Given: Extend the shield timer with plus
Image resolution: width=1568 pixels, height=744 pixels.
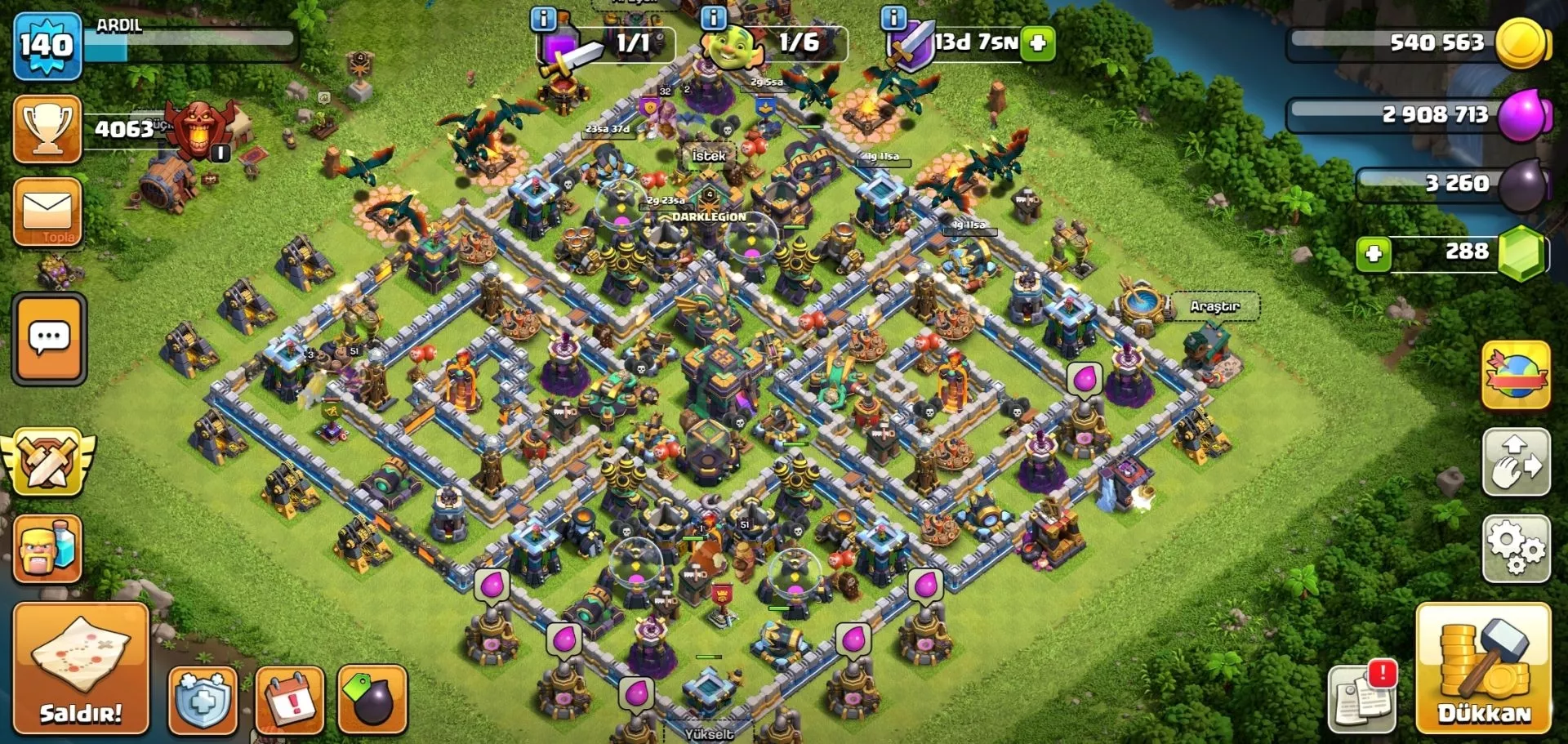Looking at the screenshot, I should pos(1038,43).
